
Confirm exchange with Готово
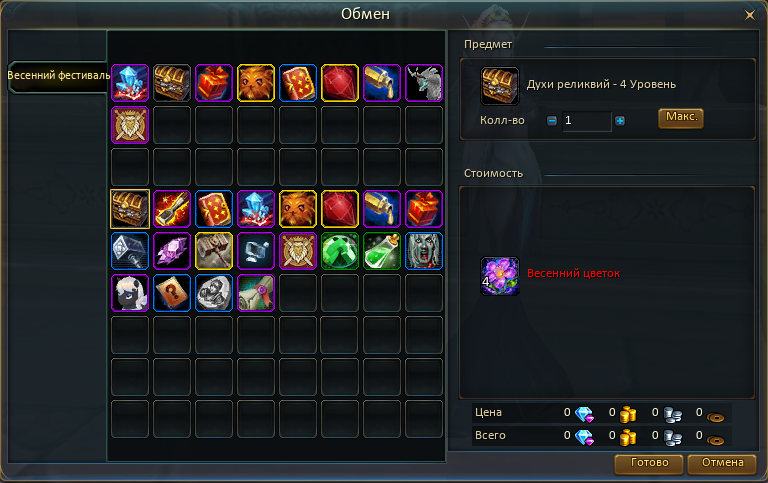click(x=649, y=463)
